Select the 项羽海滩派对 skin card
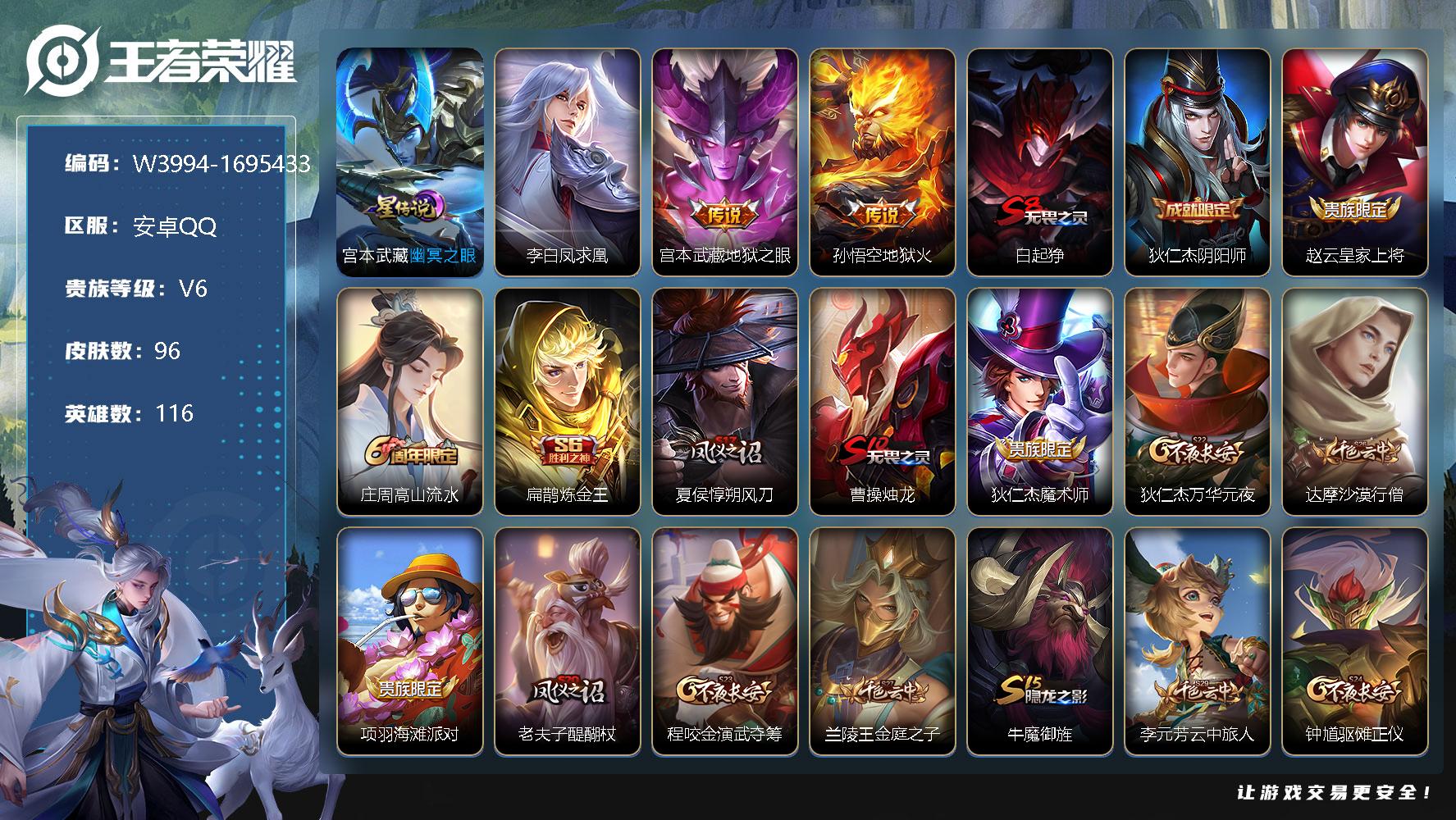This screenshot has height=820, width=1456. (409, 640)
